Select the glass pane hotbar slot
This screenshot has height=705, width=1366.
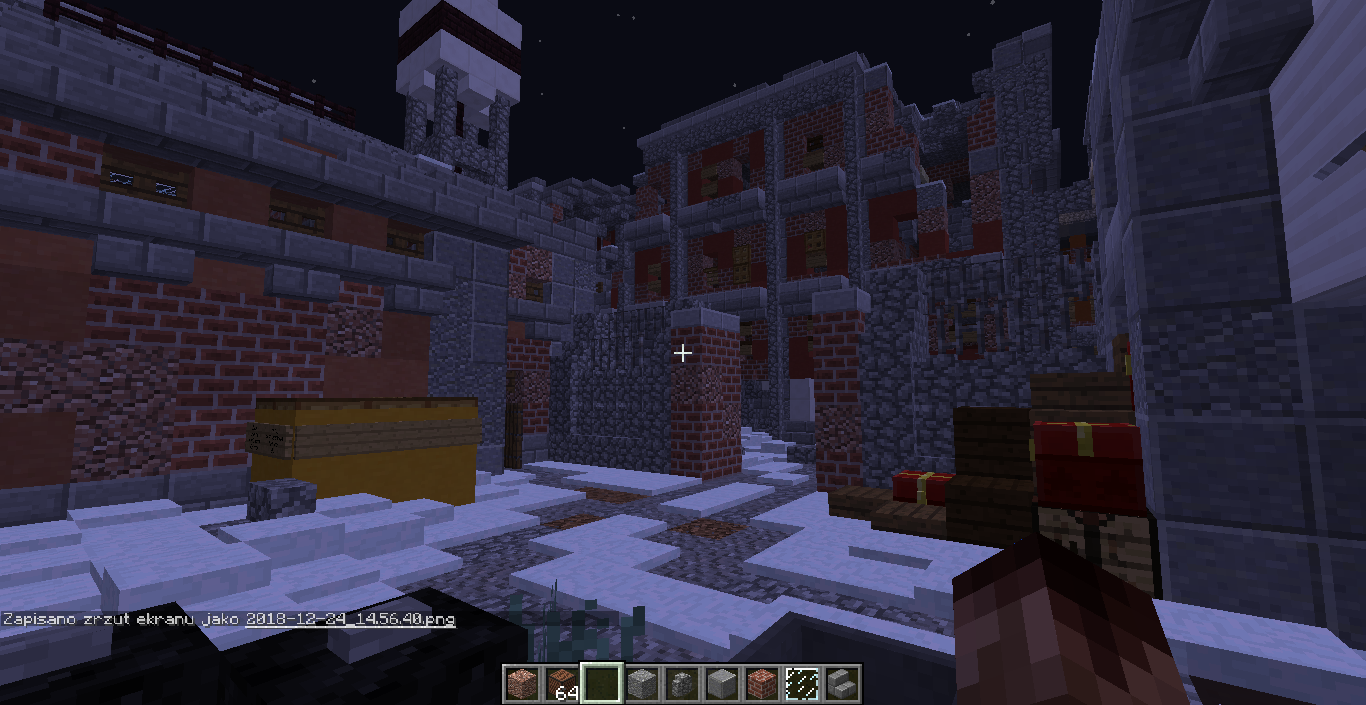[801, 683]
